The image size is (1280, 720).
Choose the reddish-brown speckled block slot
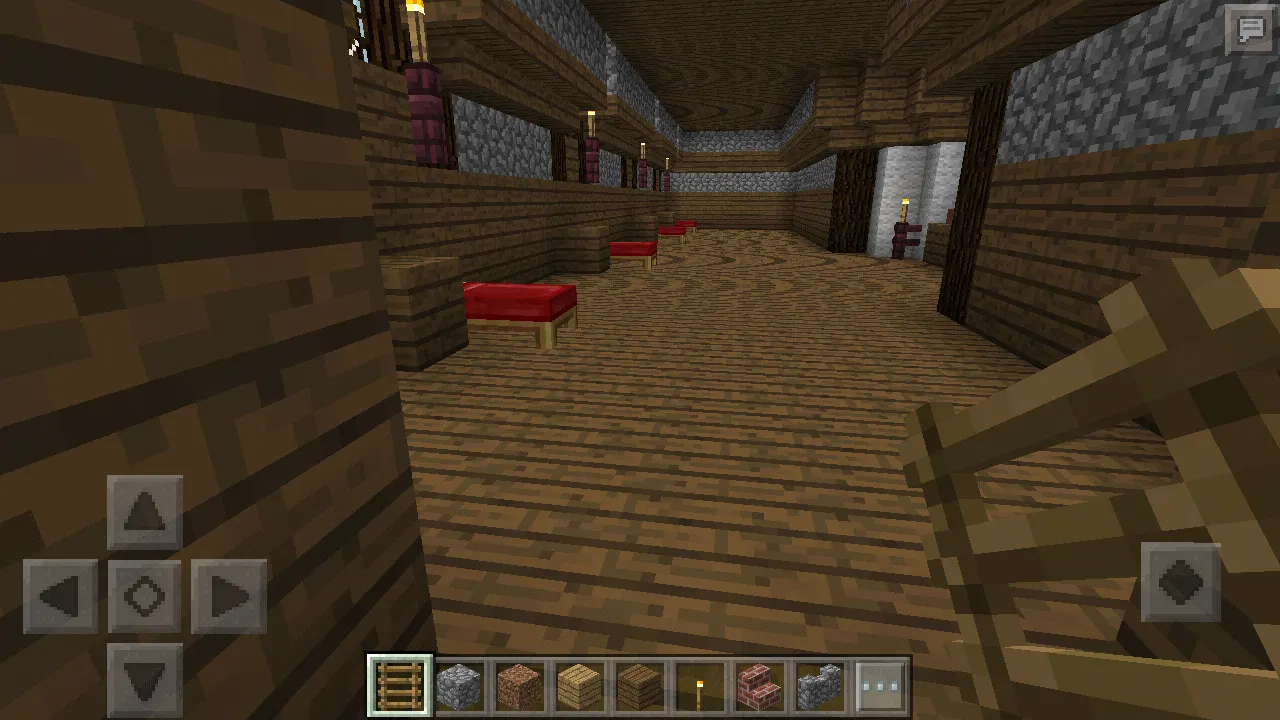point(519,686)
